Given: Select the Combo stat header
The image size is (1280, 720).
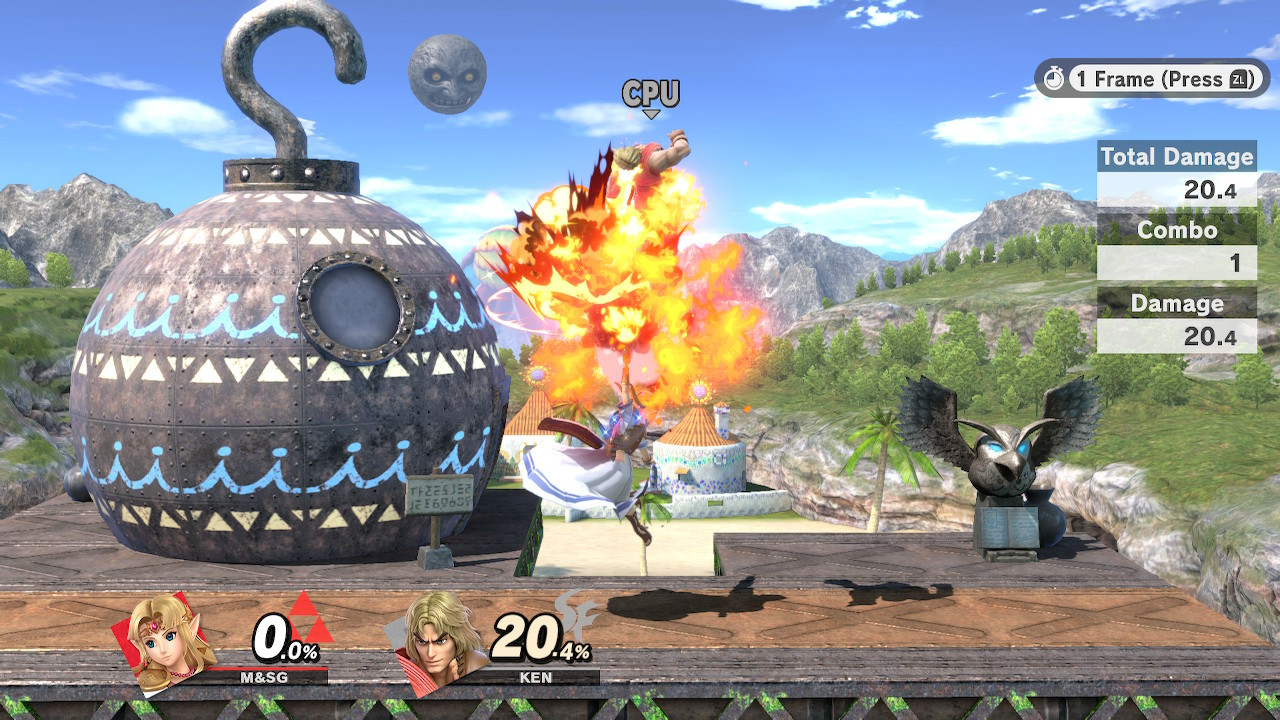Looking at the screenshot, I should 1176,230.
